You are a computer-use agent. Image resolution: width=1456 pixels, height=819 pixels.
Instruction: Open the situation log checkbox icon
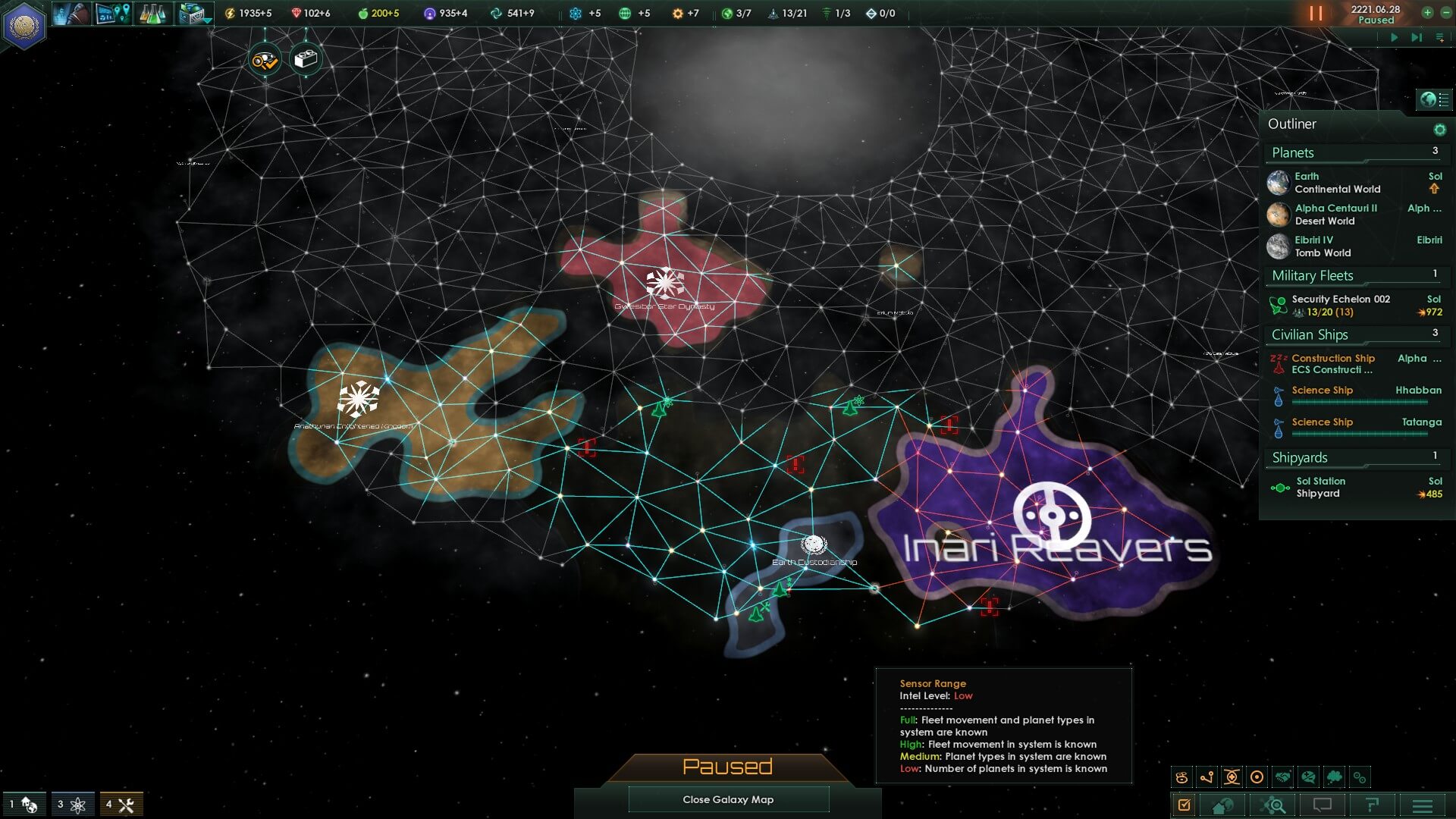point(1184,805)
